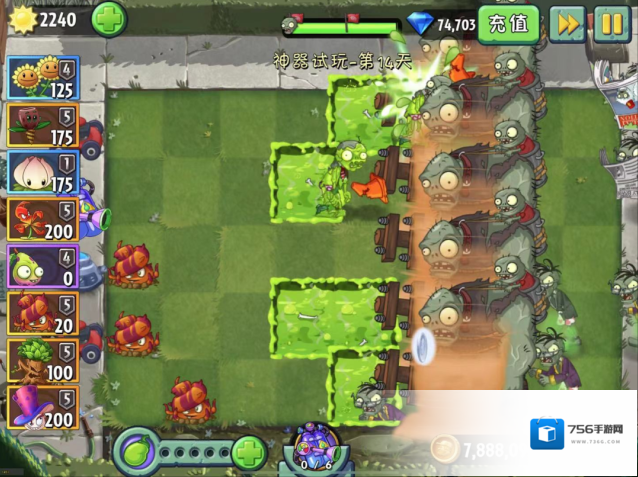Buy more plant food with the plus button
Viewport: 638px width, 477px height.
coord(249,452)
